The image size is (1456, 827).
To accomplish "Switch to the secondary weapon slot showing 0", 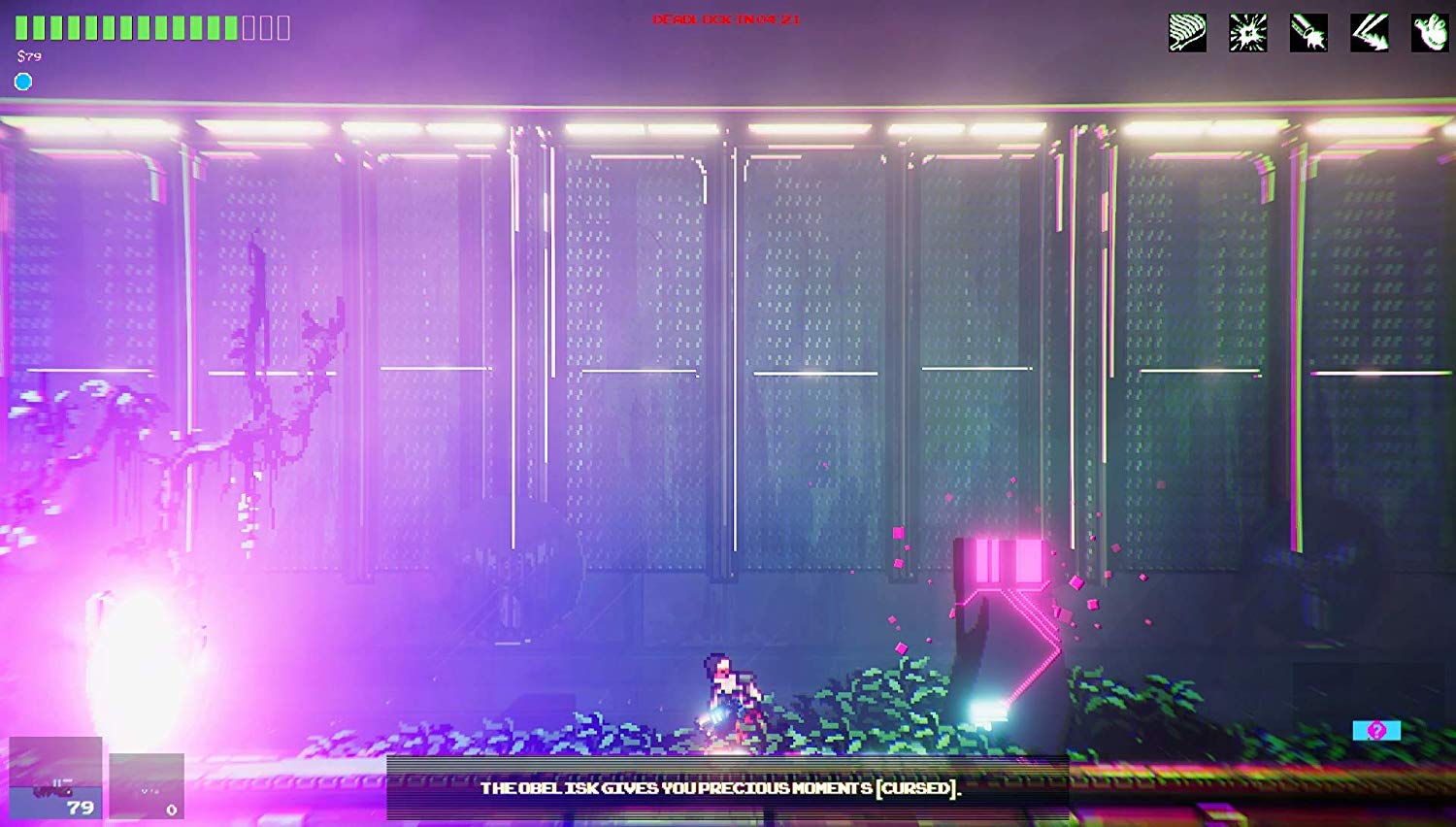I will point(147,786).
